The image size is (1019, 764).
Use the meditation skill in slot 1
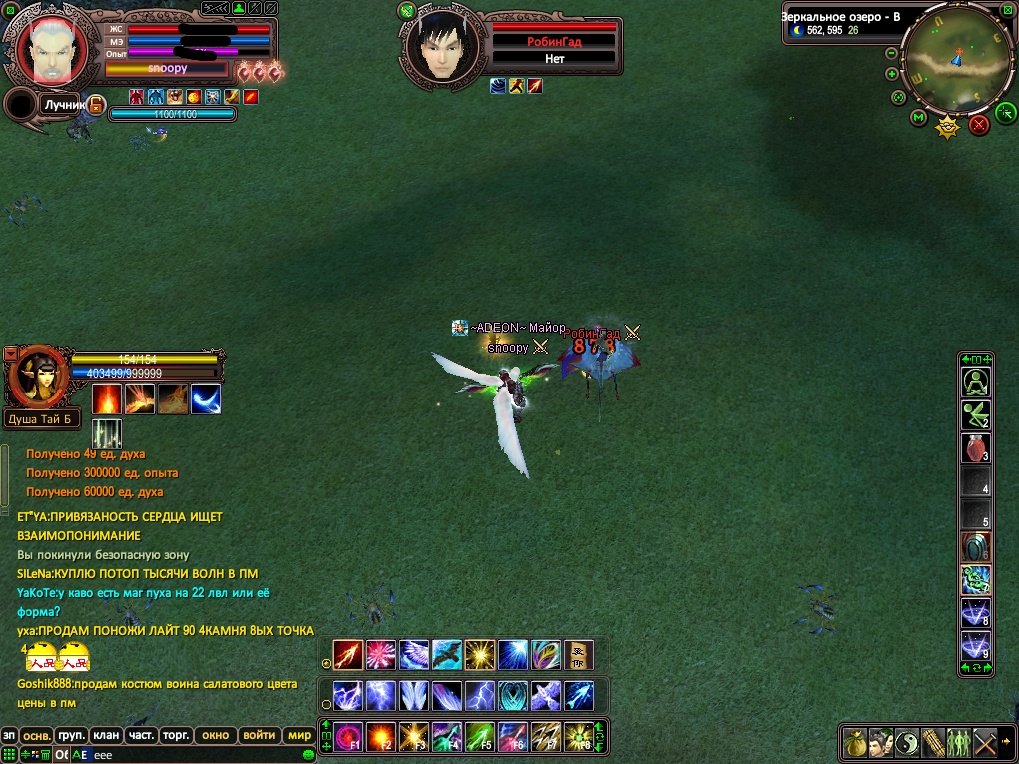975,381
